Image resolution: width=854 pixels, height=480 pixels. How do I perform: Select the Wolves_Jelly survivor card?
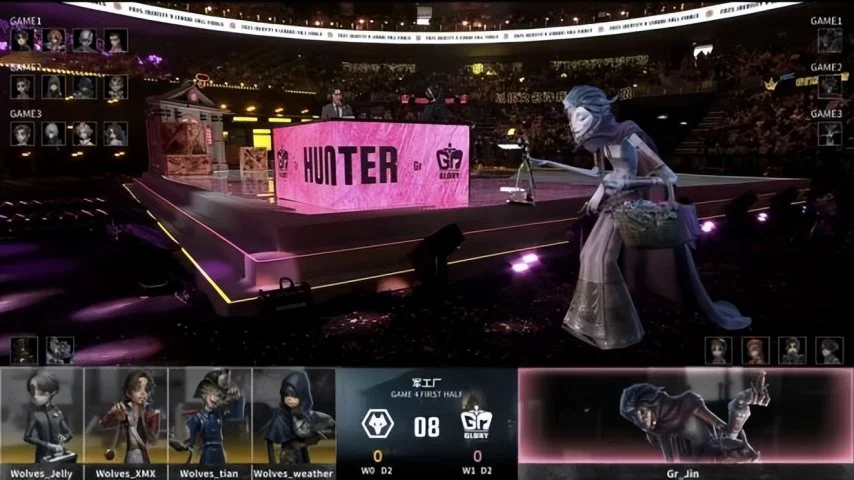pos(42,418)
